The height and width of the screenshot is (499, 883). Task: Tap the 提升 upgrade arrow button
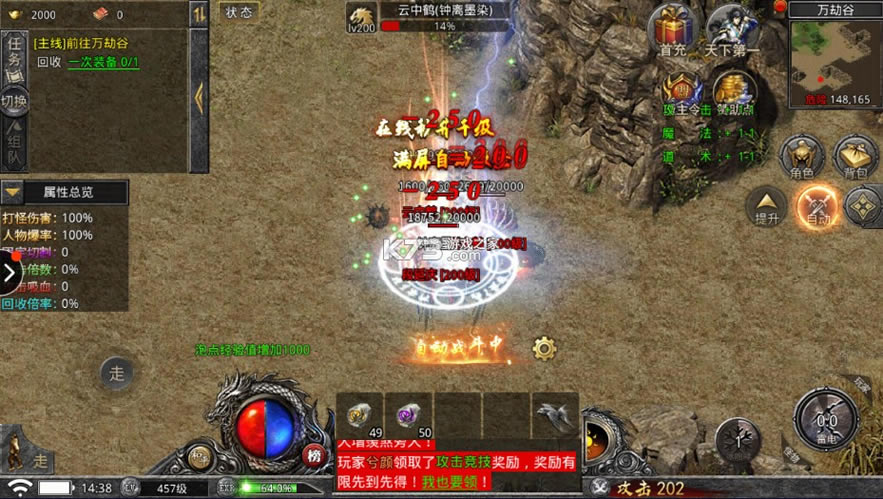tap(768, 204)
